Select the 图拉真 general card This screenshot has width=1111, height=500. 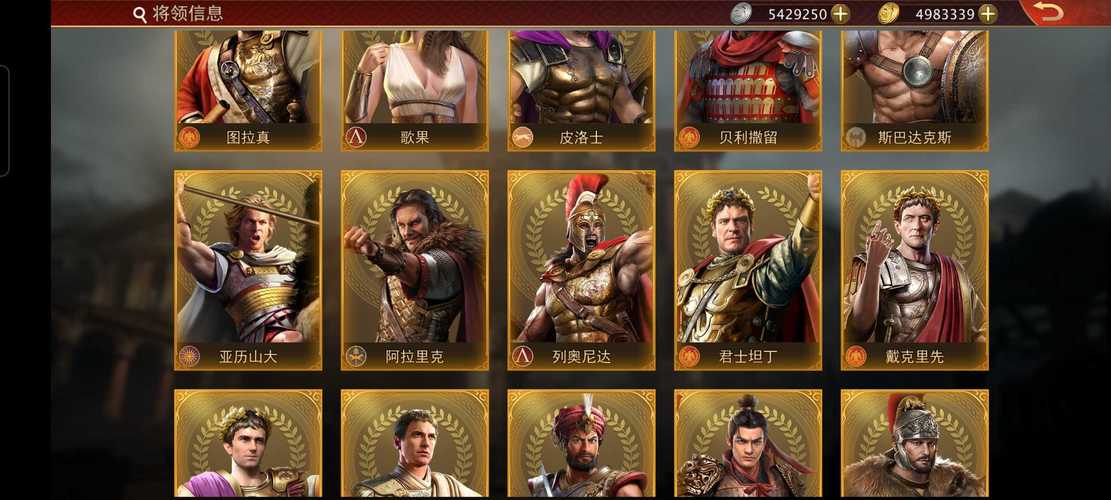tap(248, 90)
